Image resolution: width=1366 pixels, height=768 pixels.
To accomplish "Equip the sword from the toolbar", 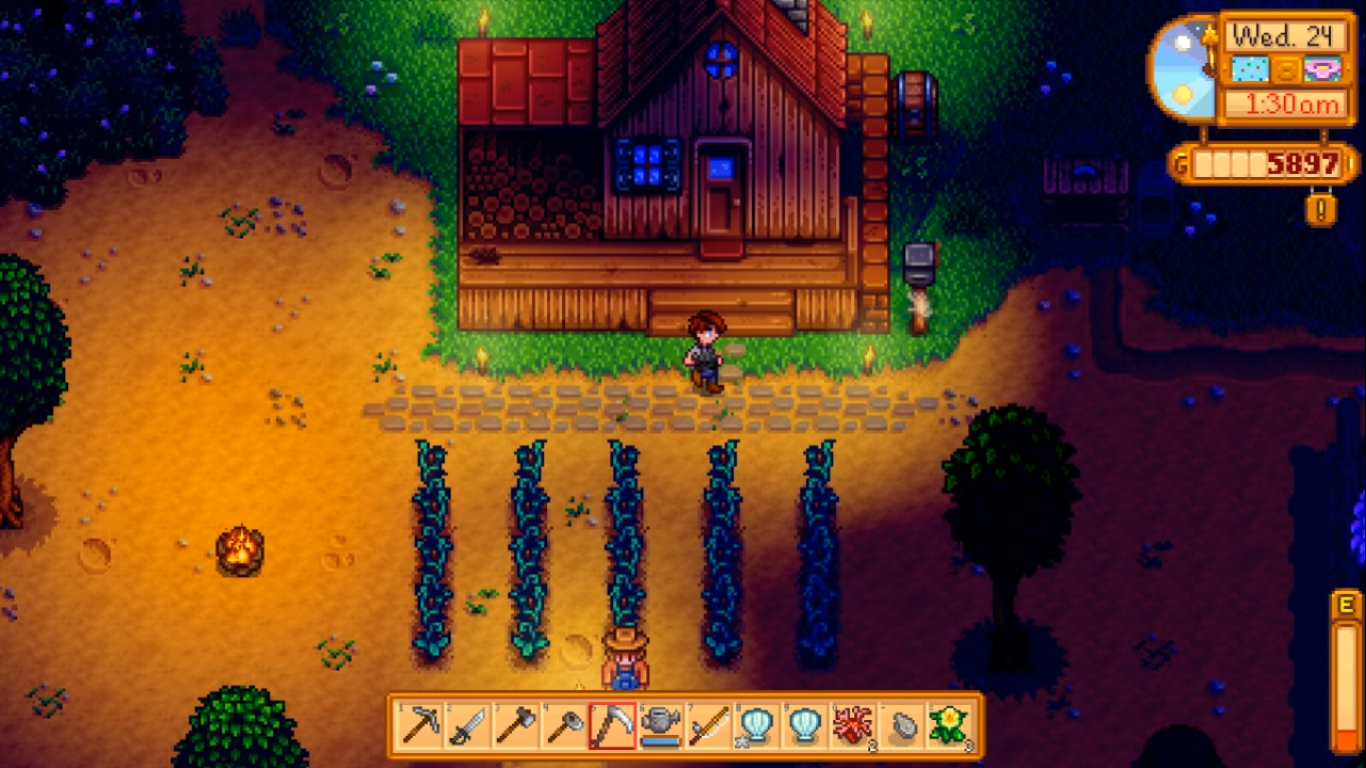I will tap(467, 725).
